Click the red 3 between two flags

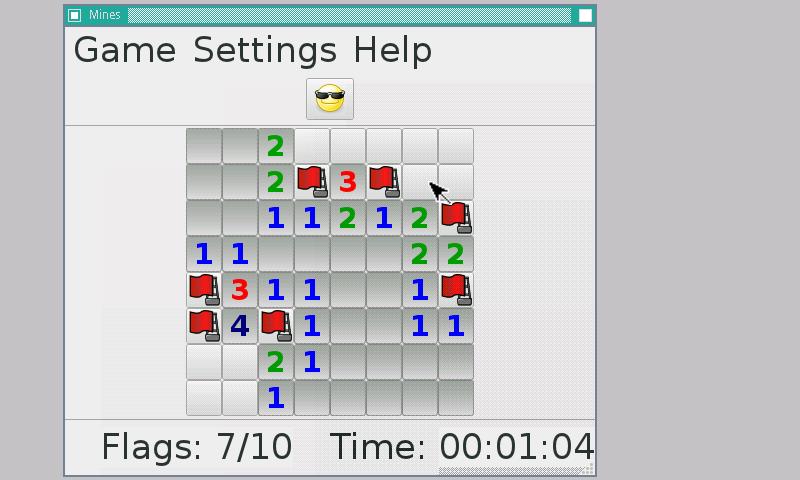pyautogui.click(x=348, y=182)
